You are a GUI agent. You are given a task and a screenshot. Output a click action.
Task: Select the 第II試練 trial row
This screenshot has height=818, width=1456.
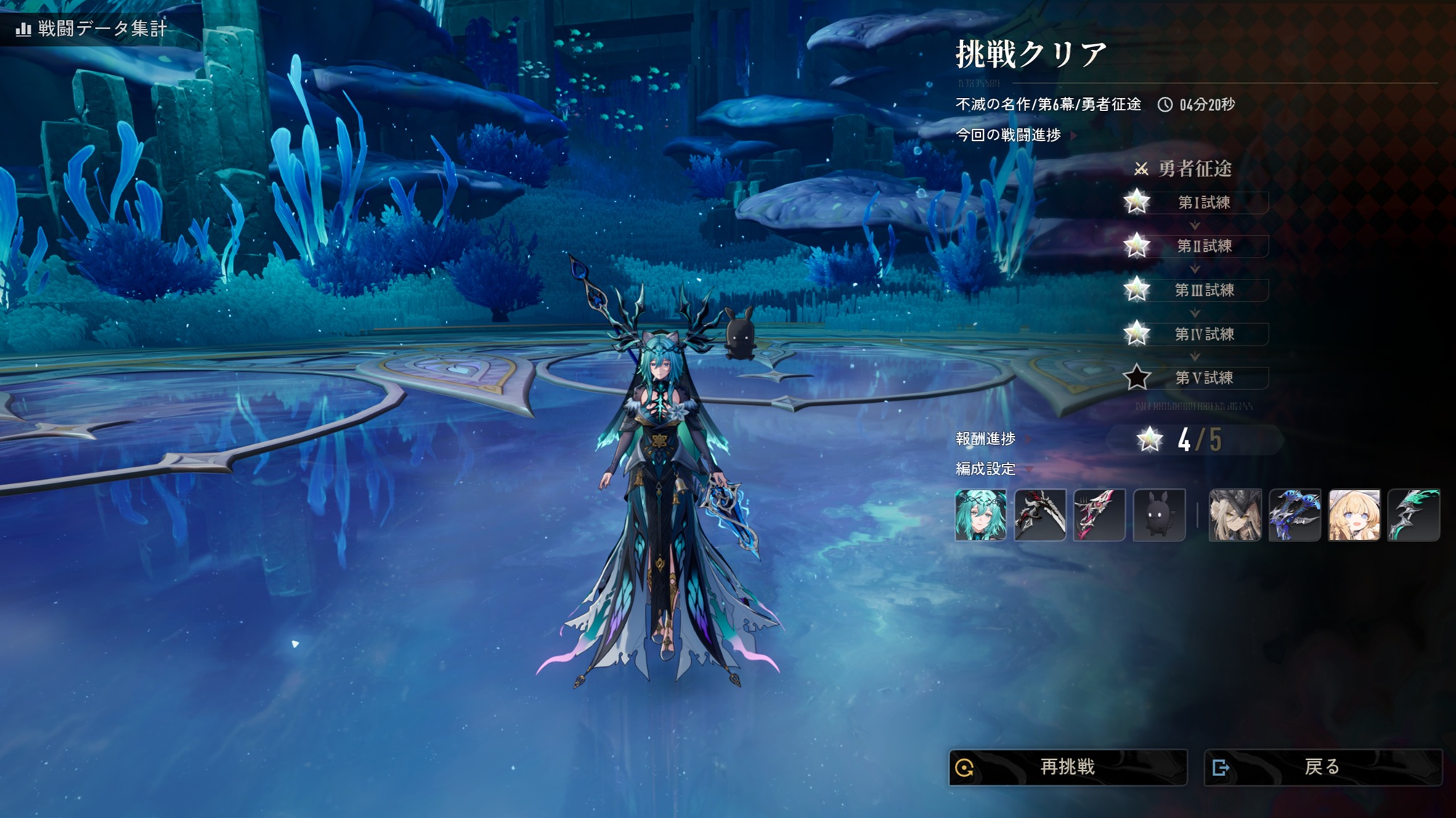coord(1203,246)
